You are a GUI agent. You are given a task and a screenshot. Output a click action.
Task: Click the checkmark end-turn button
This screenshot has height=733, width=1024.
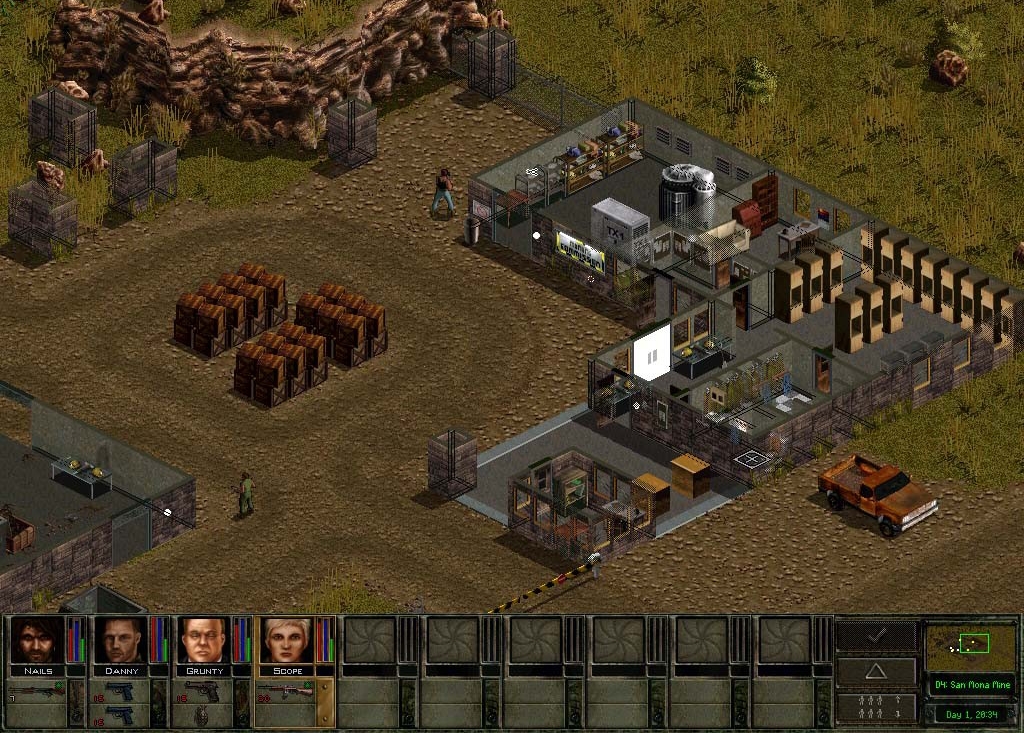(876, 636)
